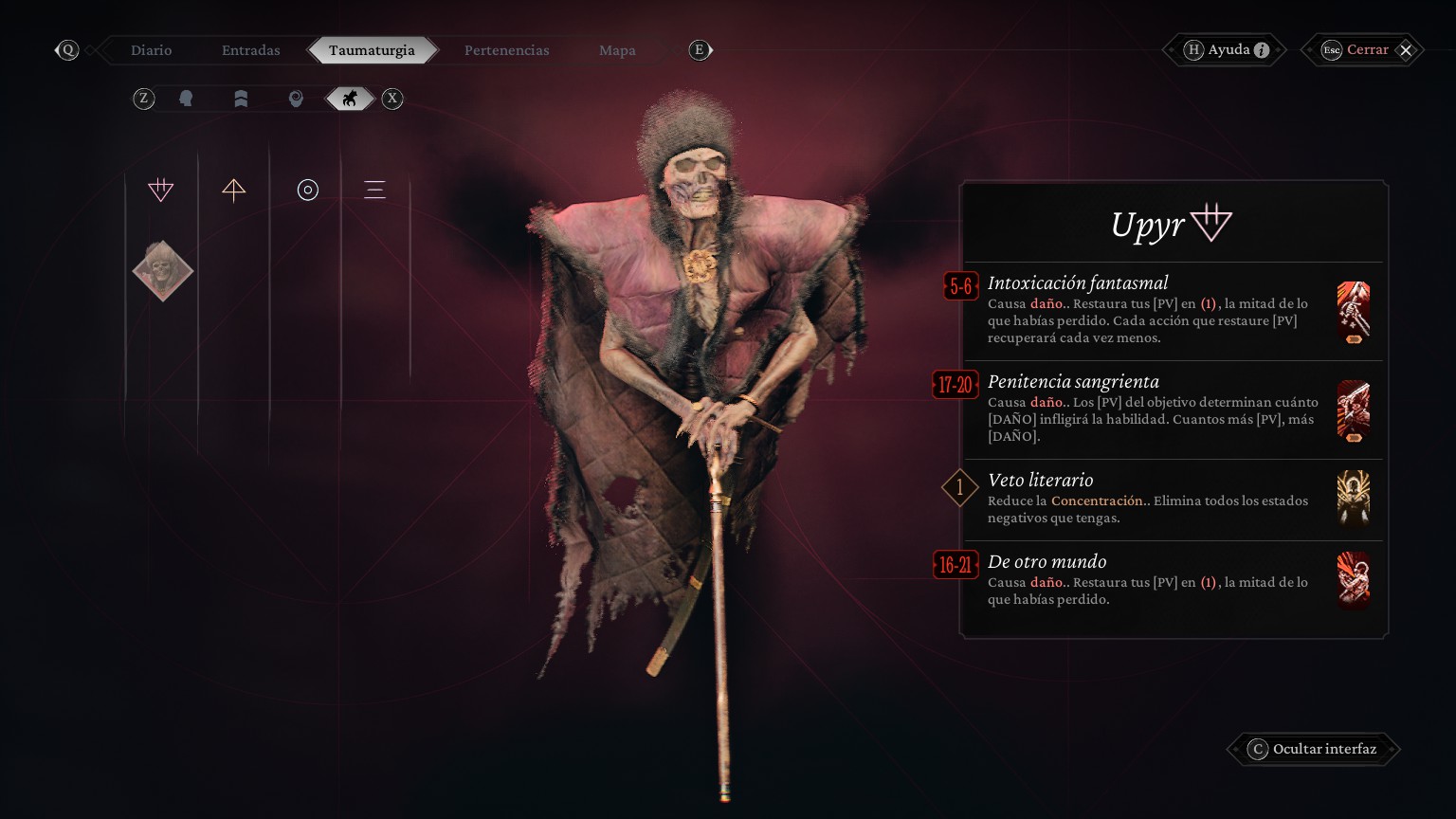Select the Taumaturgia tab
The height and width of the screenshot is (819, 1456).
coord(372,50)
